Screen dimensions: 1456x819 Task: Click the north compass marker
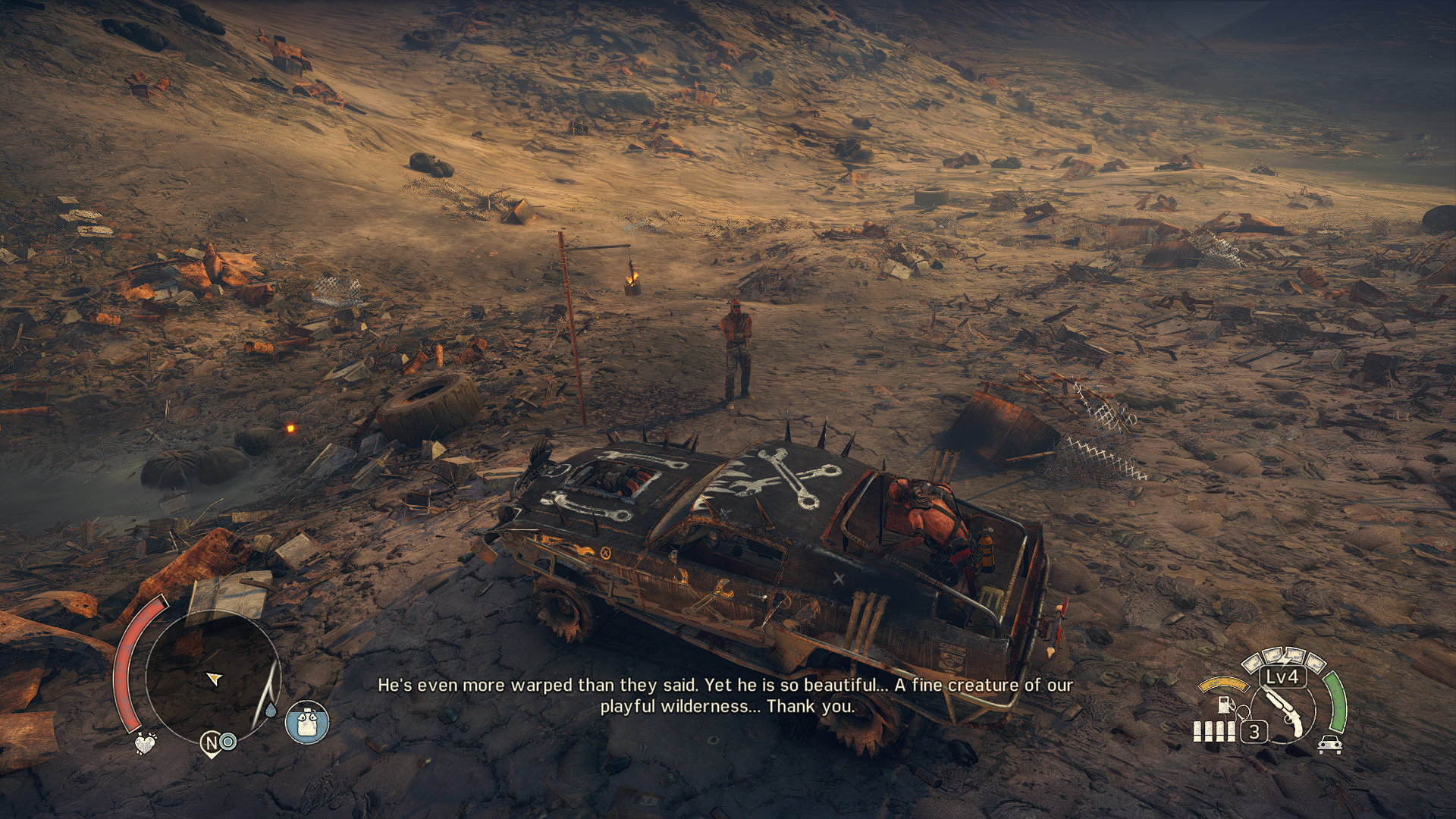pyautogui.click(x=212, y=744)
